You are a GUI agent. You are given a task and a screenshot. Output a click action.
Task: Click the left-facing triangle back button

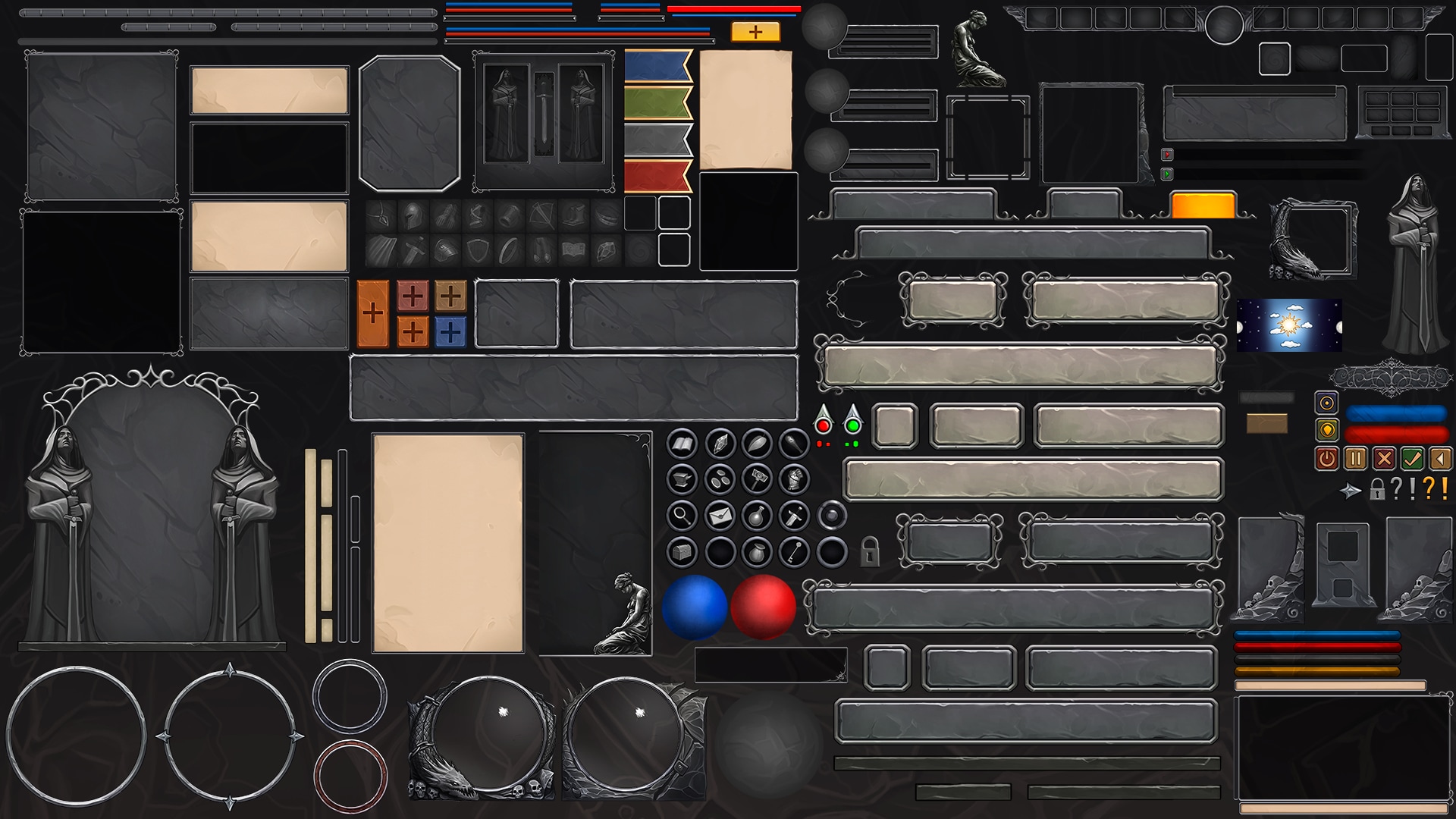[1442, 460]
